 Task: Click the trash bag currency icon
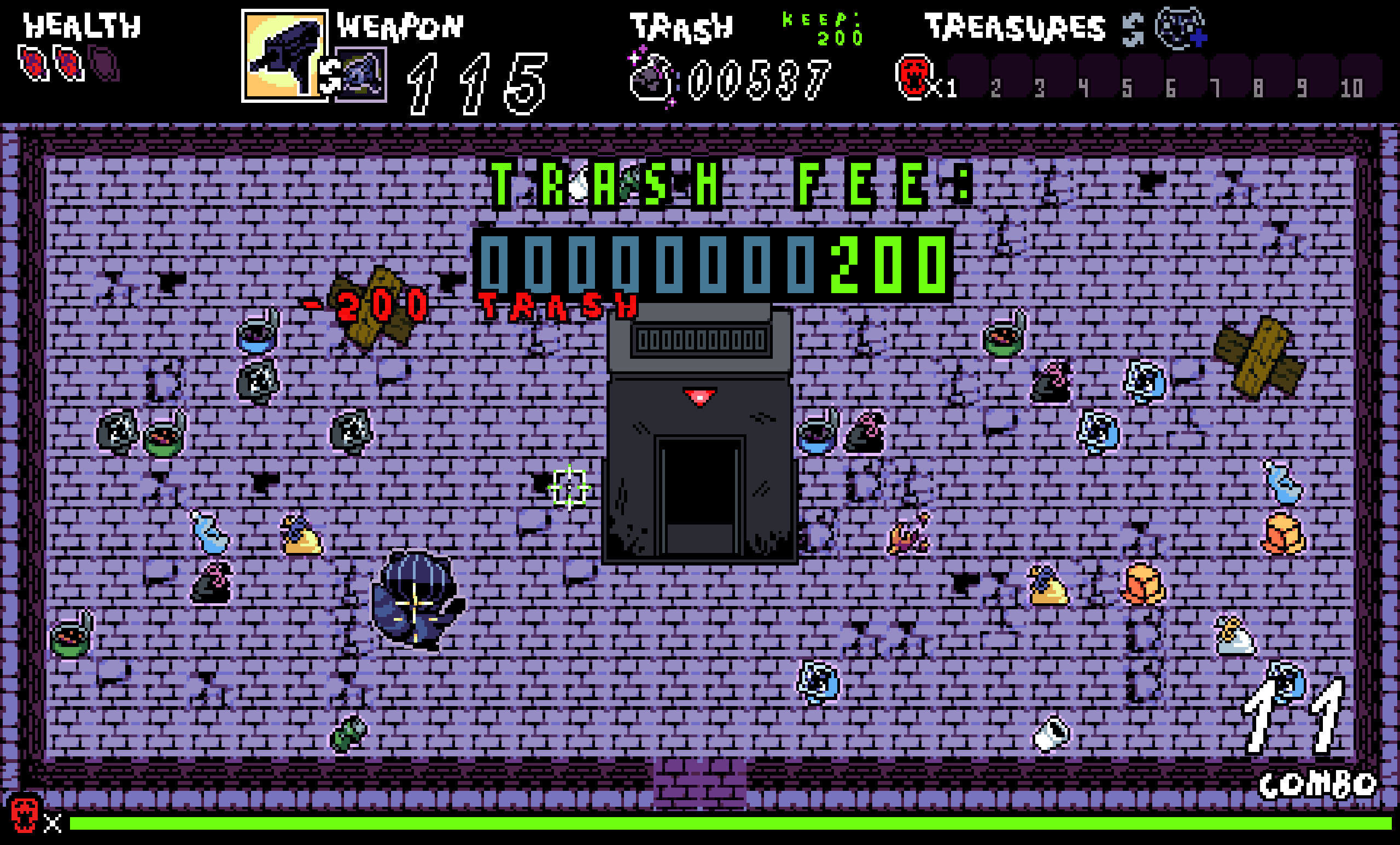pos(652,78)
